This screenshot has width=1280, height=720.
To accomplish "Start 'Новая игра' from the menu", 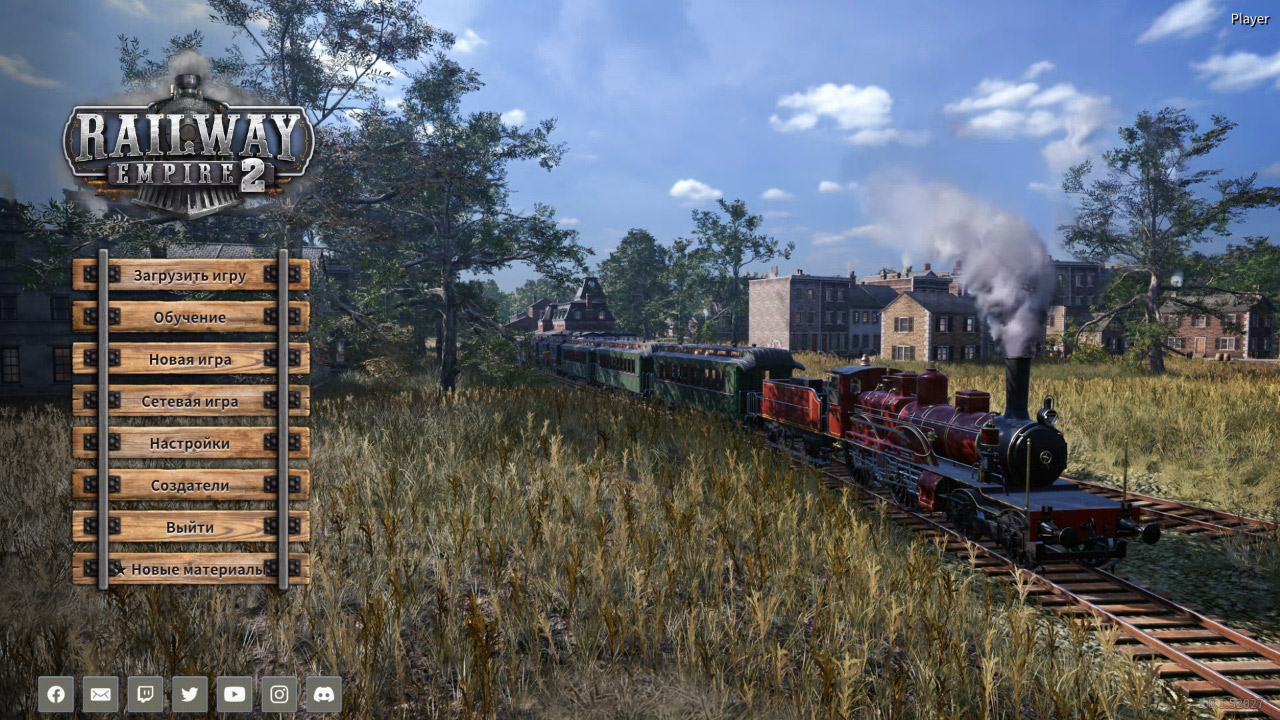I will (192, 358).
